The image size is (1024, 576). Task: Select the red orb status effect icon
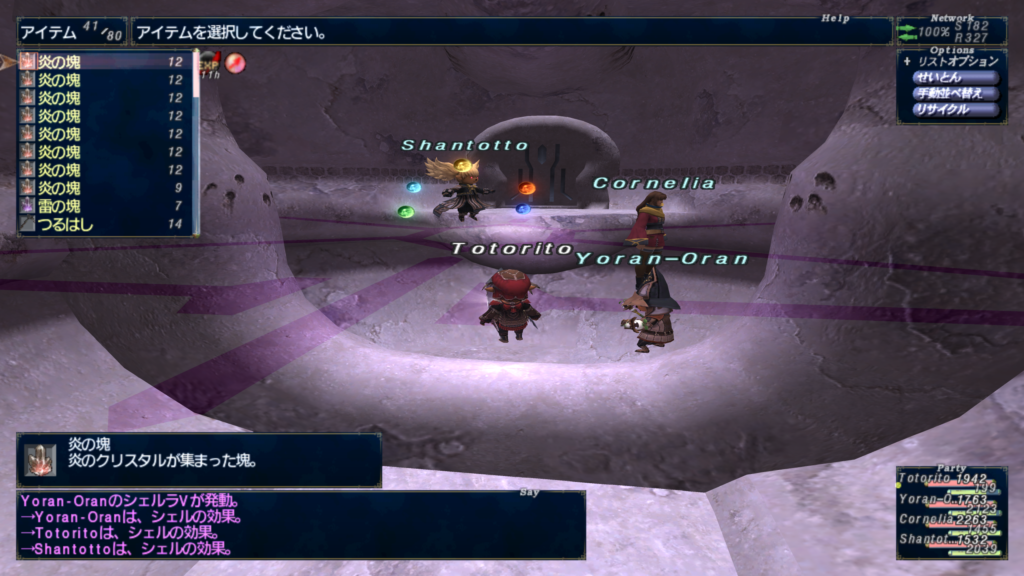(235, 64)
